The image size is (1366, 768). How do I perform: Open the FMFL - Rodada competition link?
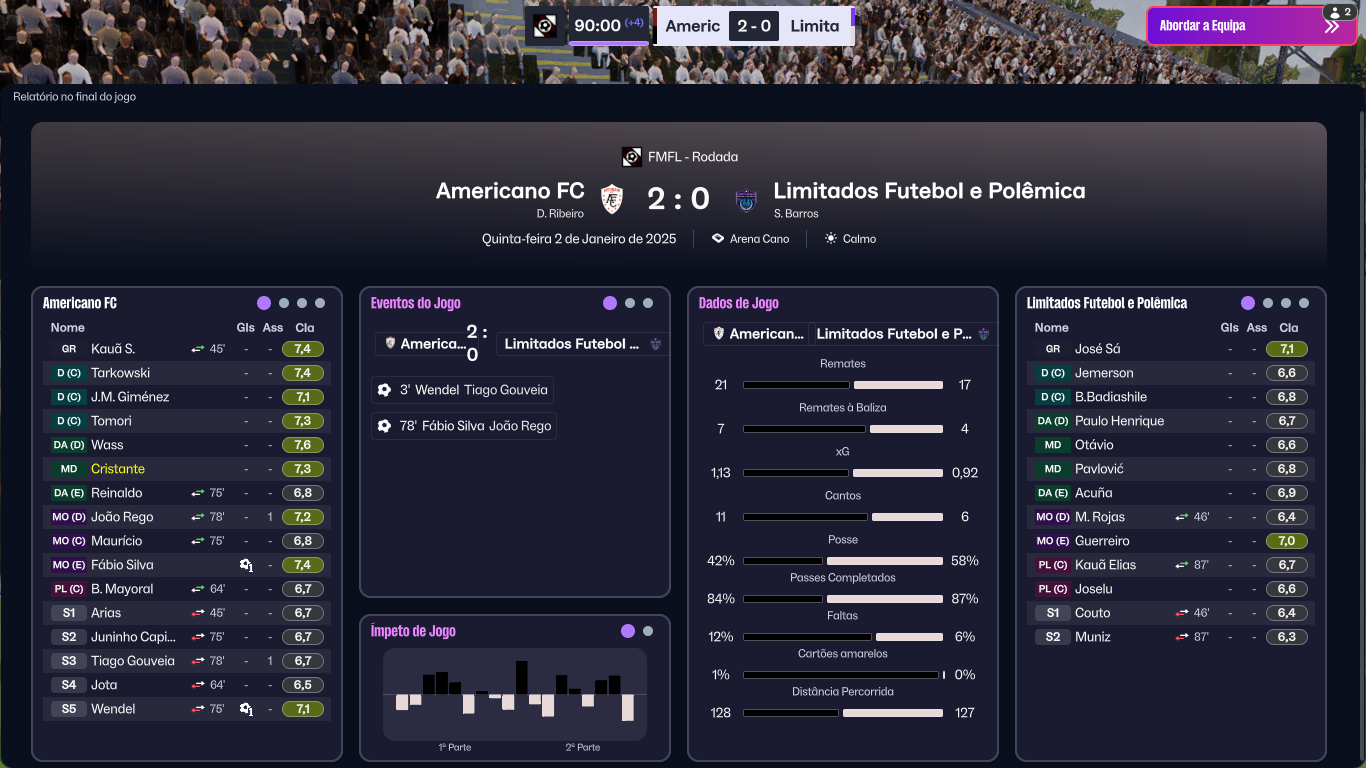pos(692,157)
